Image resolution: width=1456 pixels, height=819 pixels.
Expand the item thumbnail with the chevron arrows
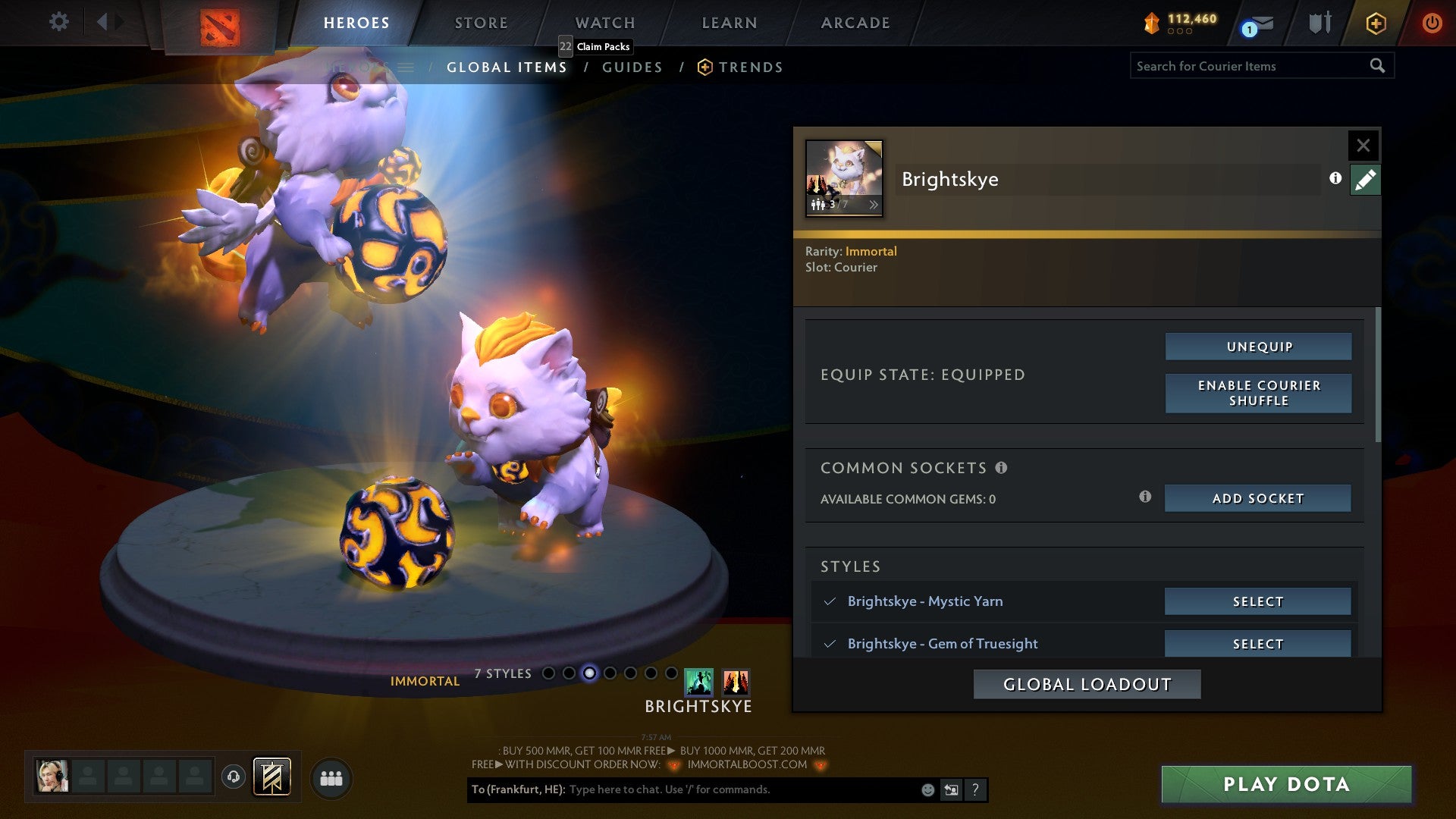874,203
